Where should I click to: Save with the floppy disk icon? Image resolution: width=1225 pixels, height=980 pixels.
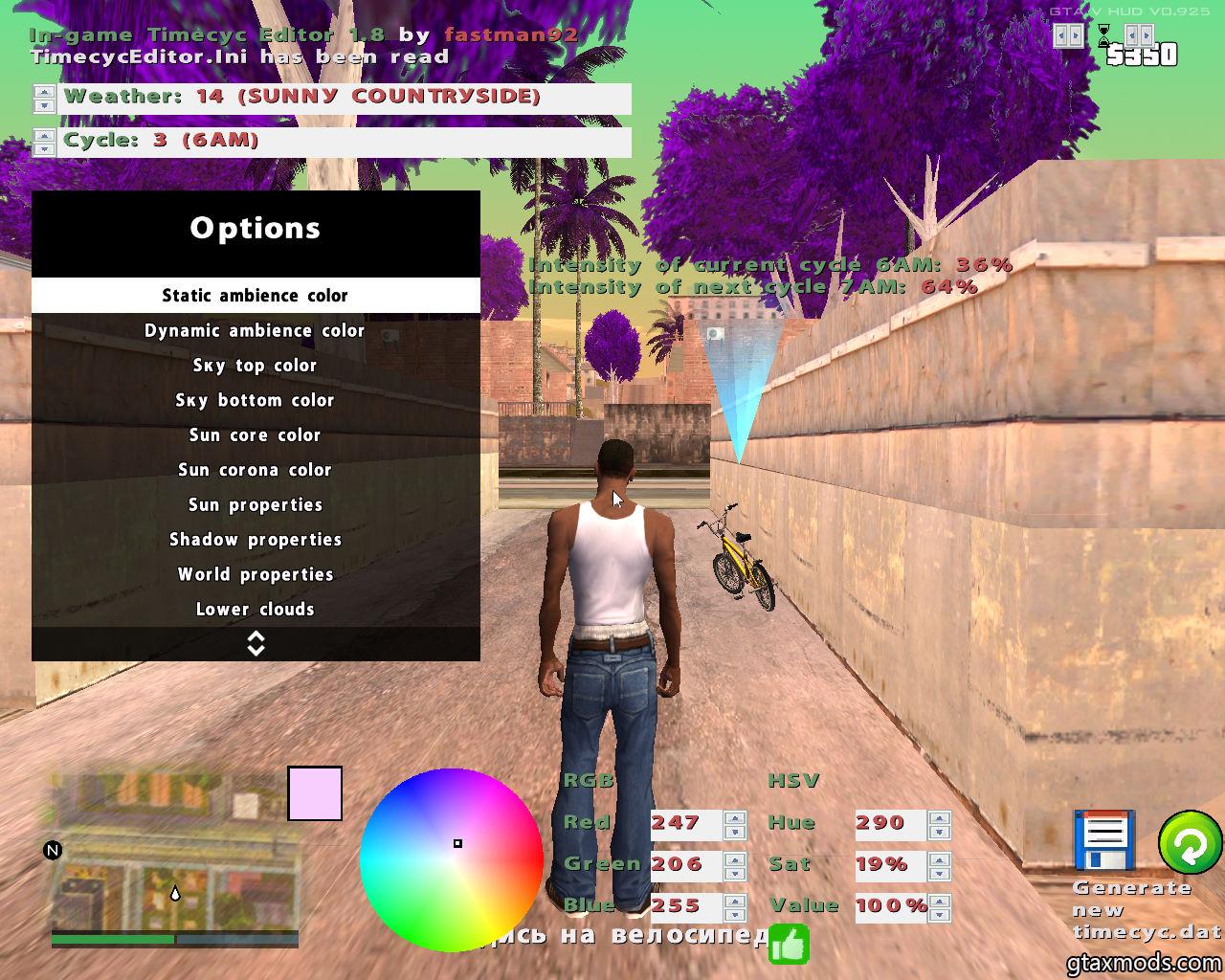(x=1104, y=842)
